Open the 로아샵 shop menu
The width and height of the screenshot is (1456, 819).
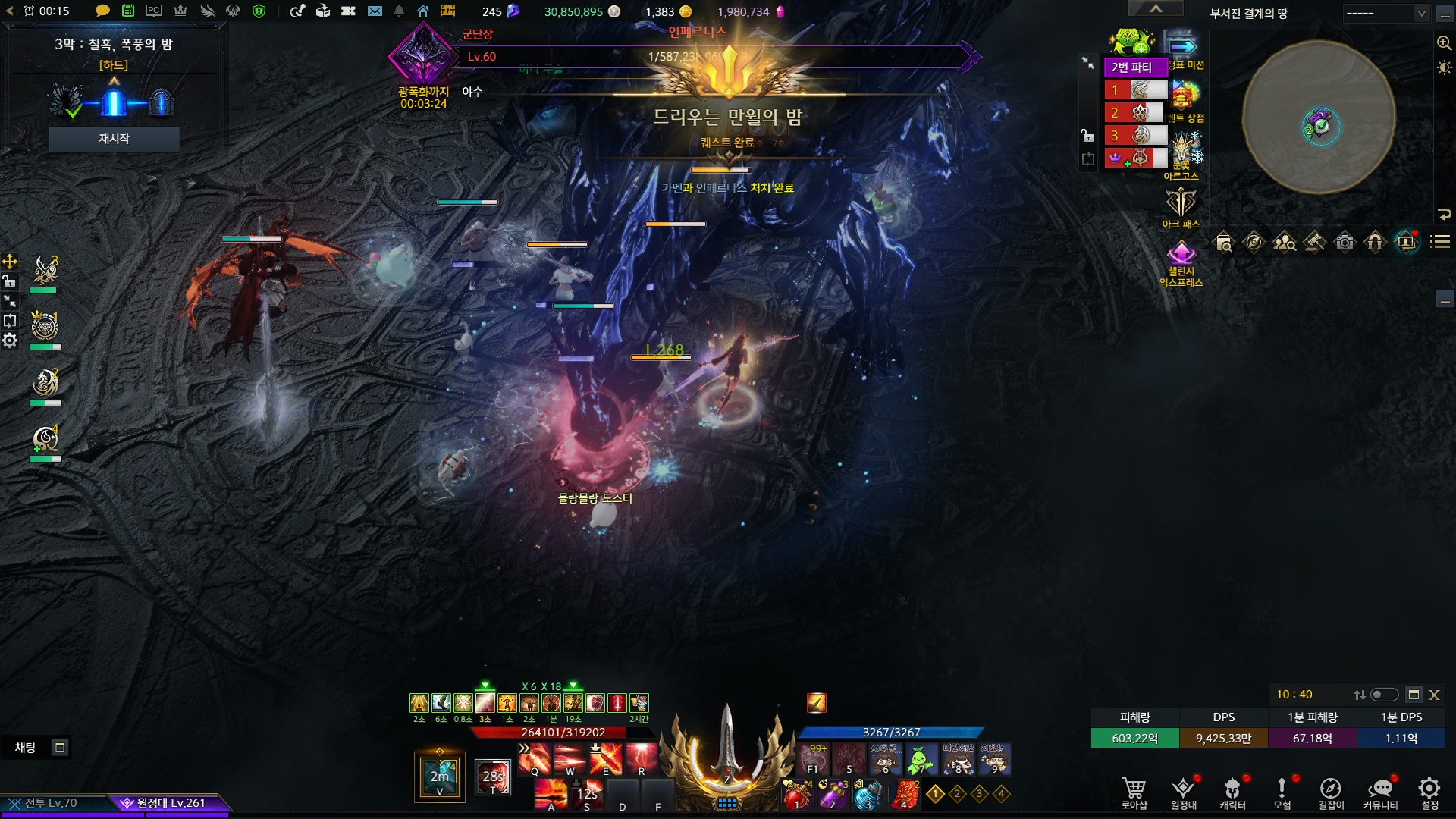[1134, 792]
